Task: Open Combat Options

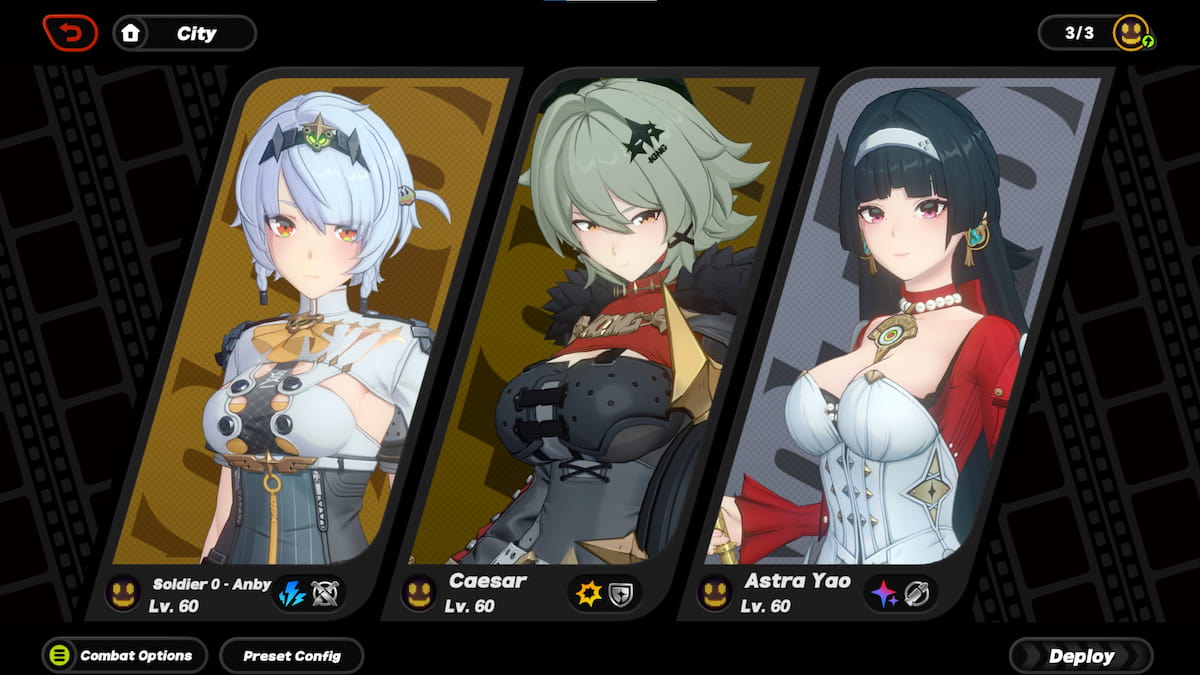Action: click(x=124, y=656)
